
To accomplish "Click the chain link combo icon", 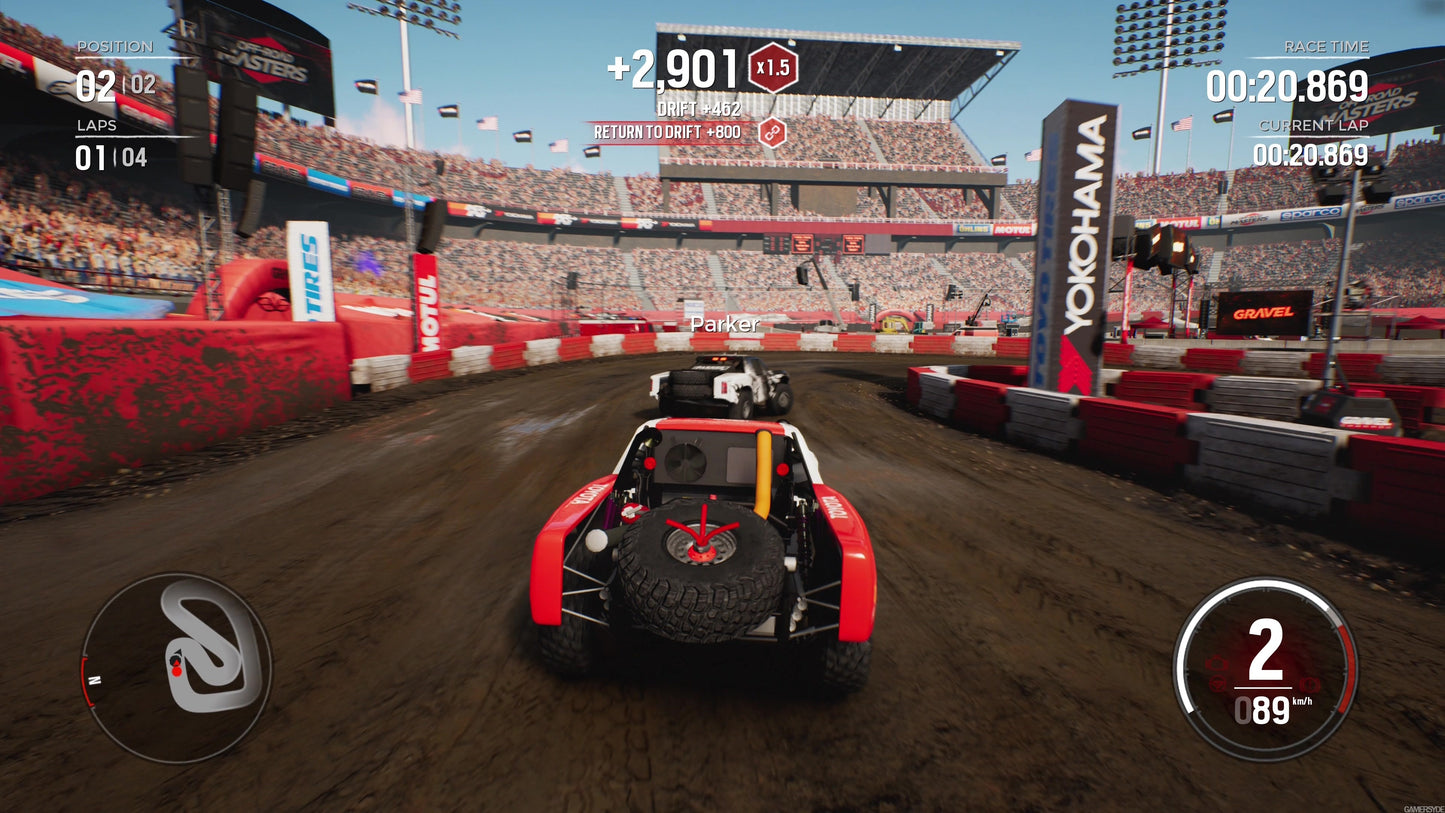I will pos(772,132).
